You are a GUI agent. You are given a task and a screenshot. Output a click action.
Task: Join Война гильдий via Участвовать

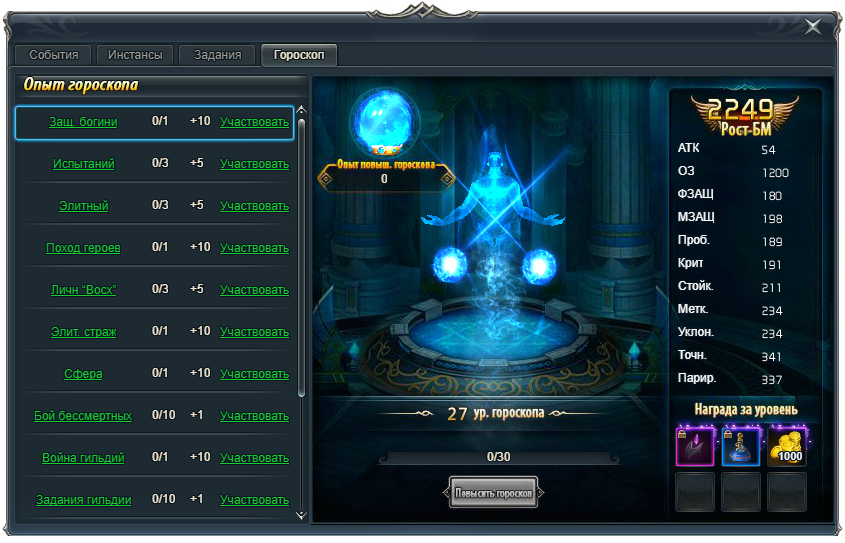[x=254, y=458]
